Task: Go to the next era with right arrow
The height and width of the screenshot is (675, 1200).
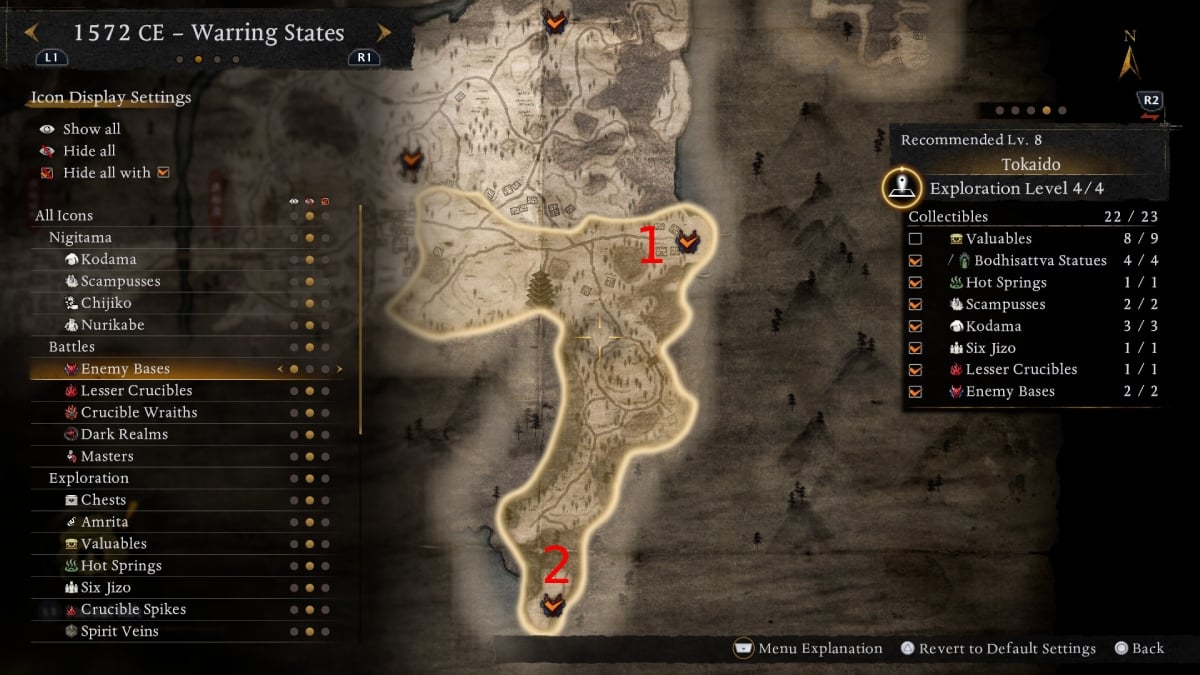Action: pos(384,33)
